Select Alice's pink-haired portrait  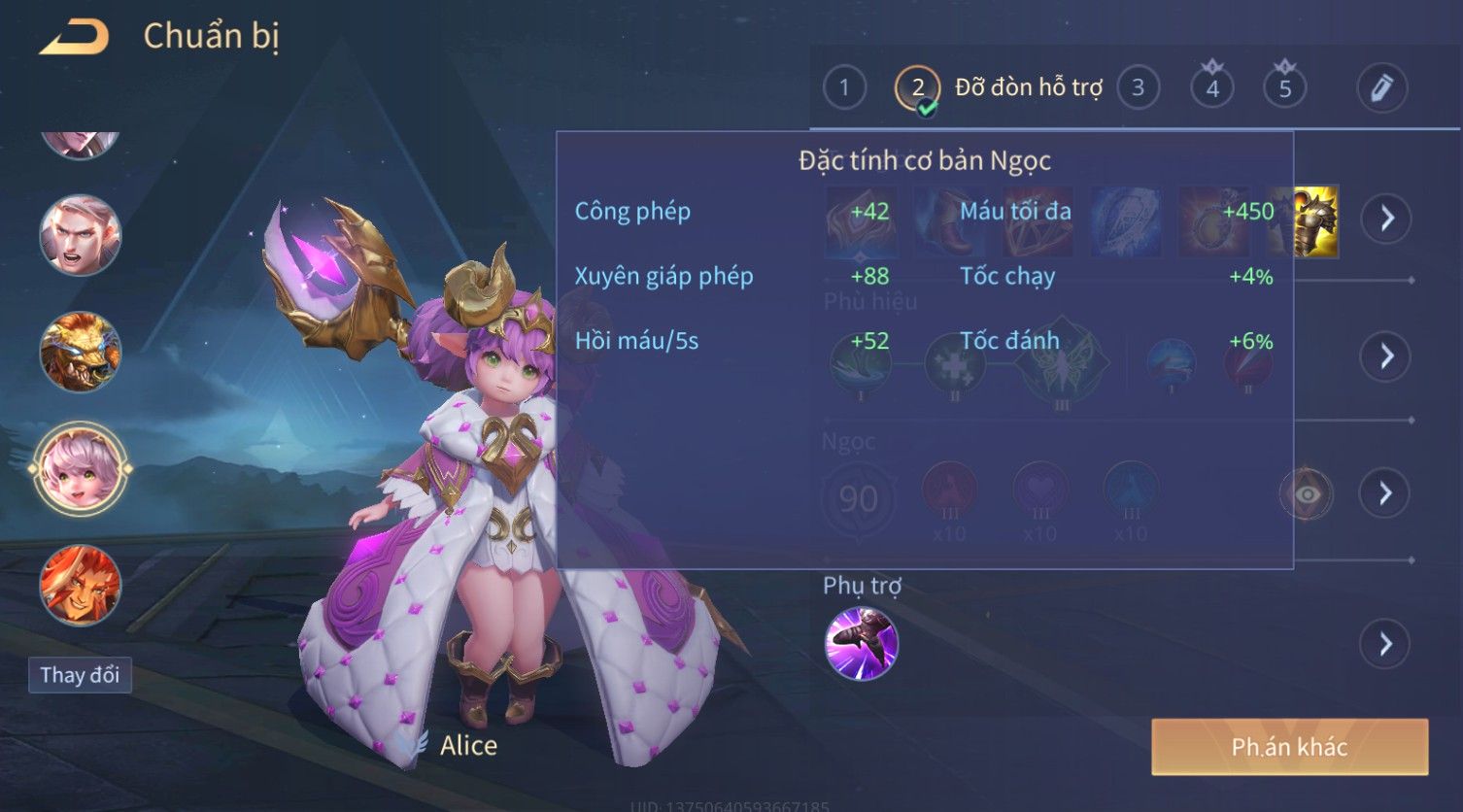pos(81,469)
